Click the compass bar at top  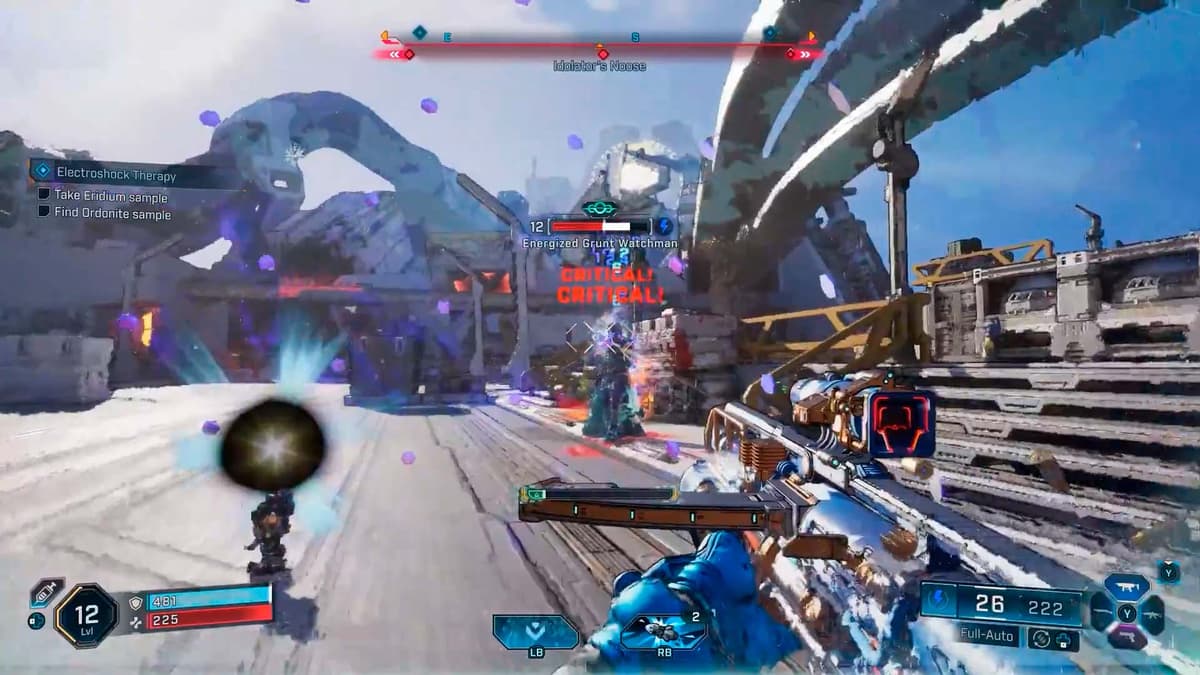tap(598, 46)
